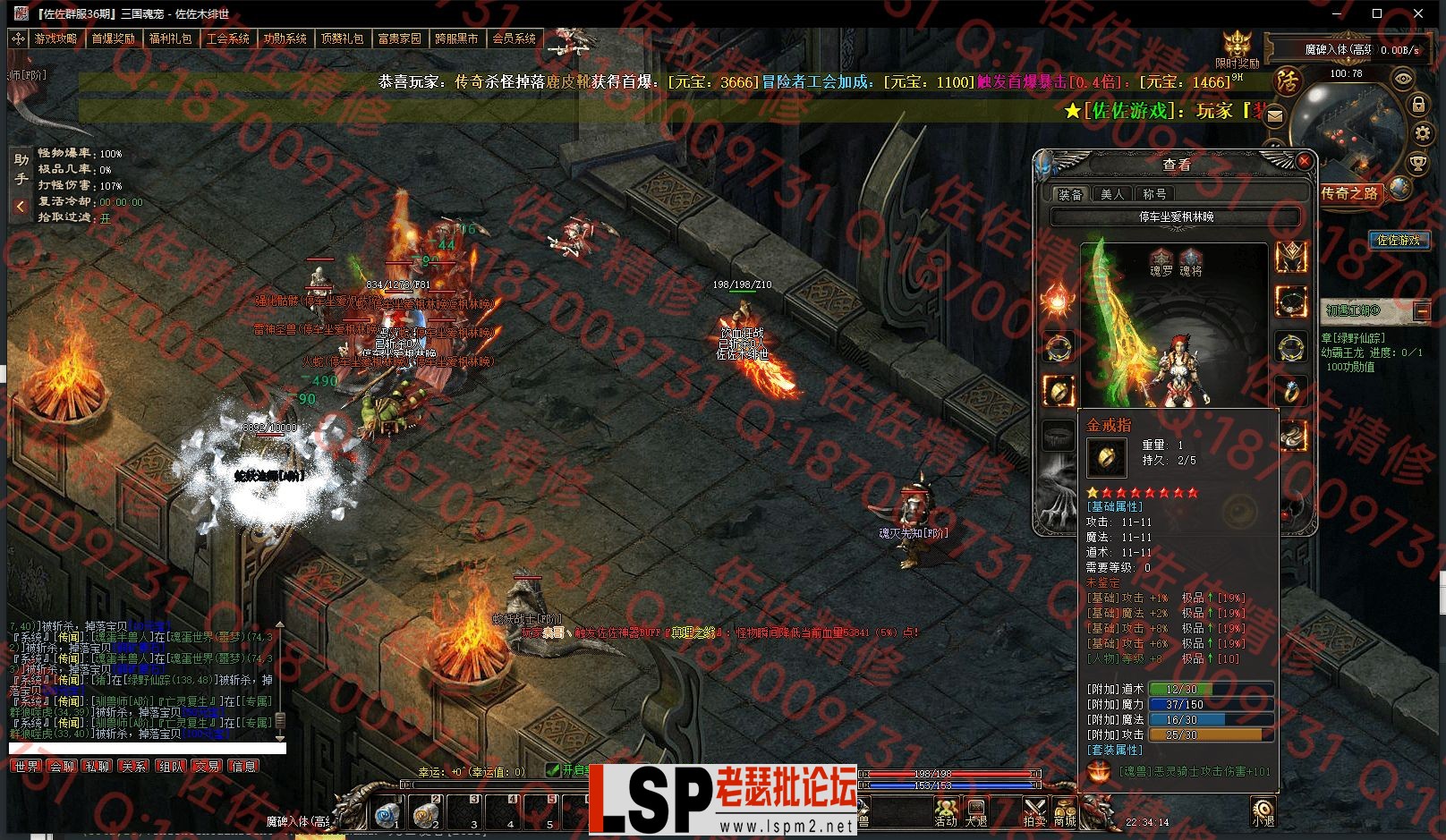This screenshot has width=1446, height=840.
Task: Toggle the eye icon near the minimap
Action: (1402, 79)
